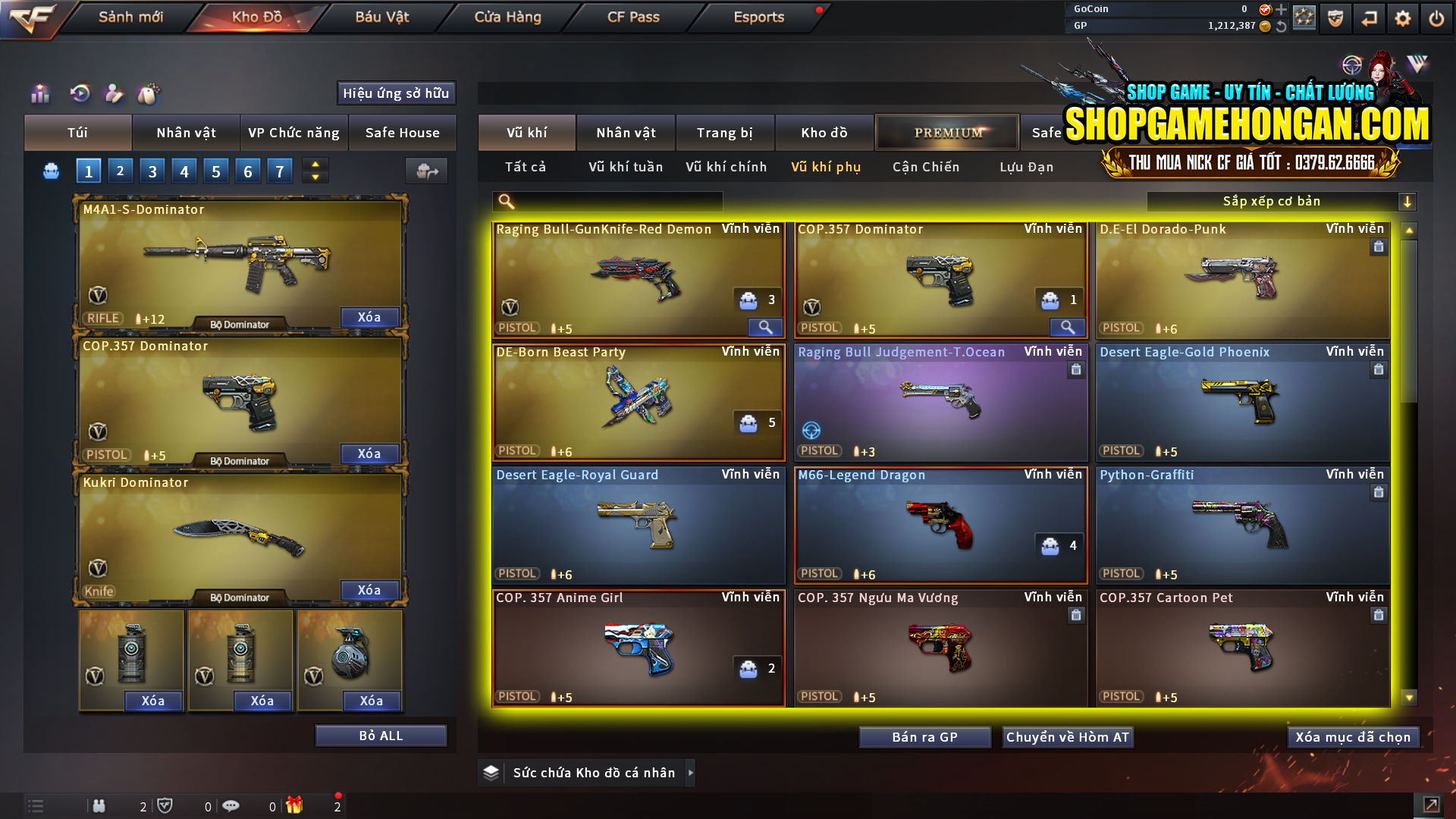Open the character profile icon with pencil
Screen dimensions: 1456x819
pyautogui.click(x=114, y=94)
